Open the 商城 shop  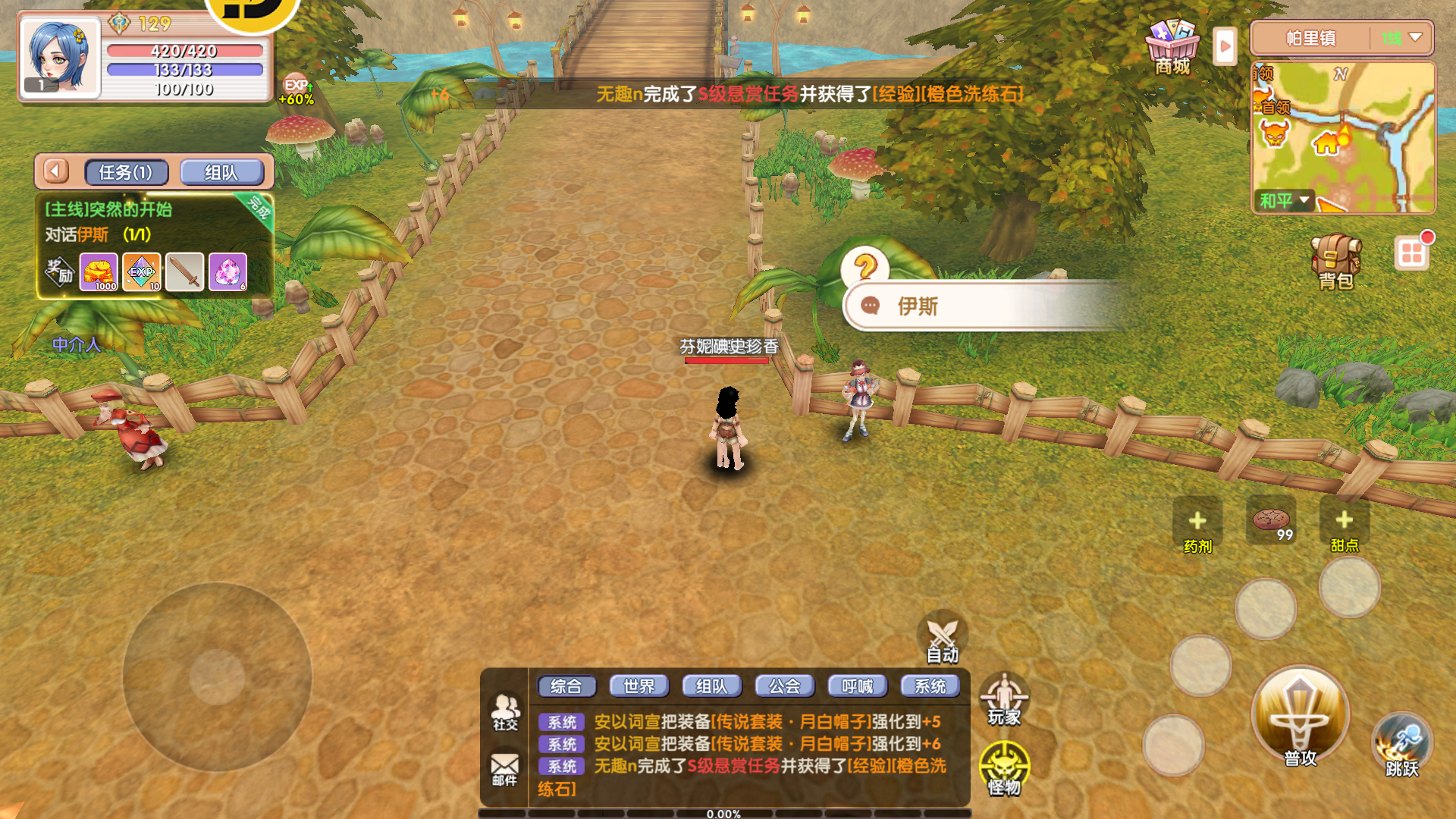tap(1172, 45)
